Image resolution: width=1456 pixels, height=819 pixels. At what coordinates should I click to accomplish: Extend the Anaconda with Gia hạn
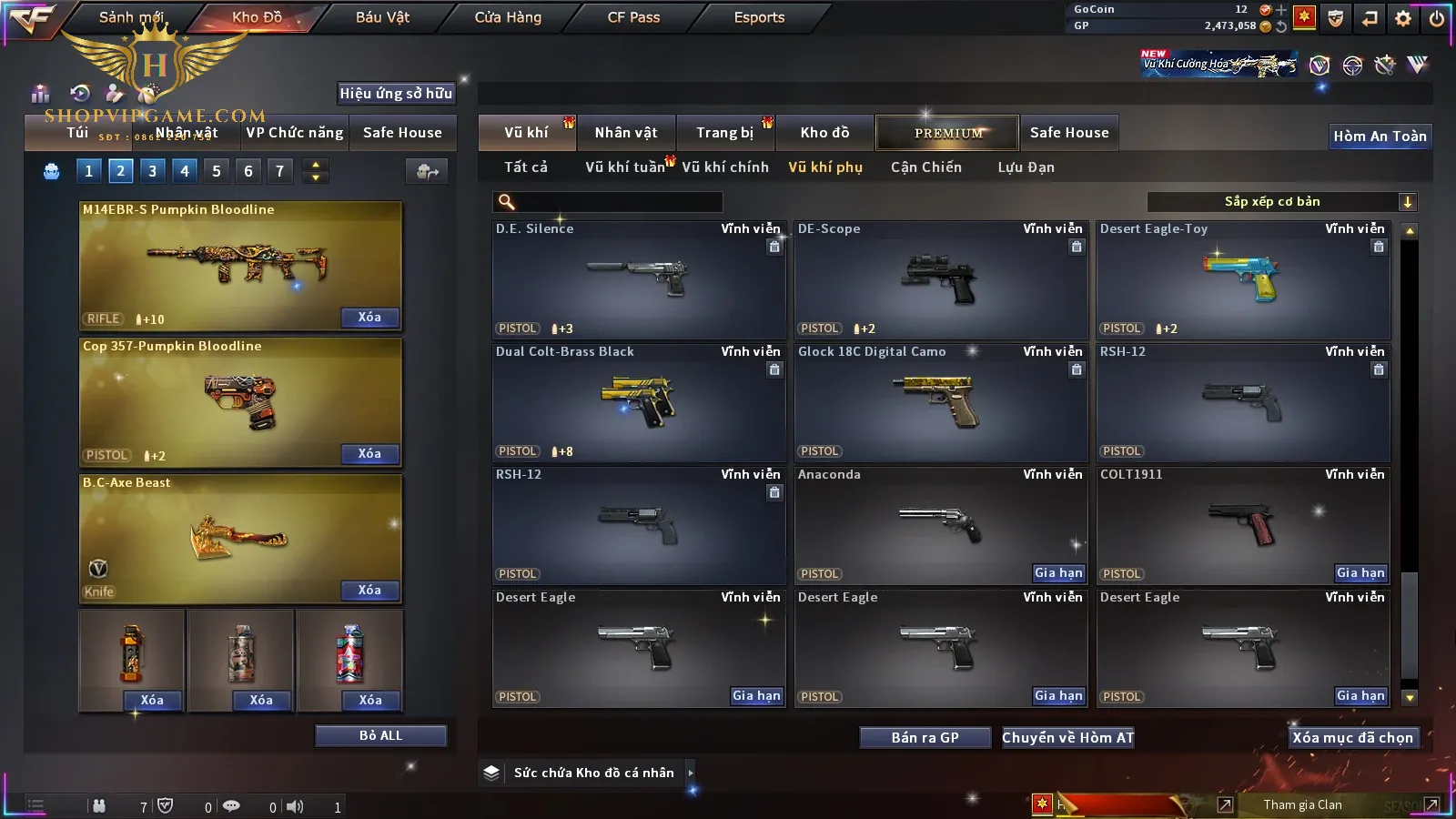[x=1058, y=572]
